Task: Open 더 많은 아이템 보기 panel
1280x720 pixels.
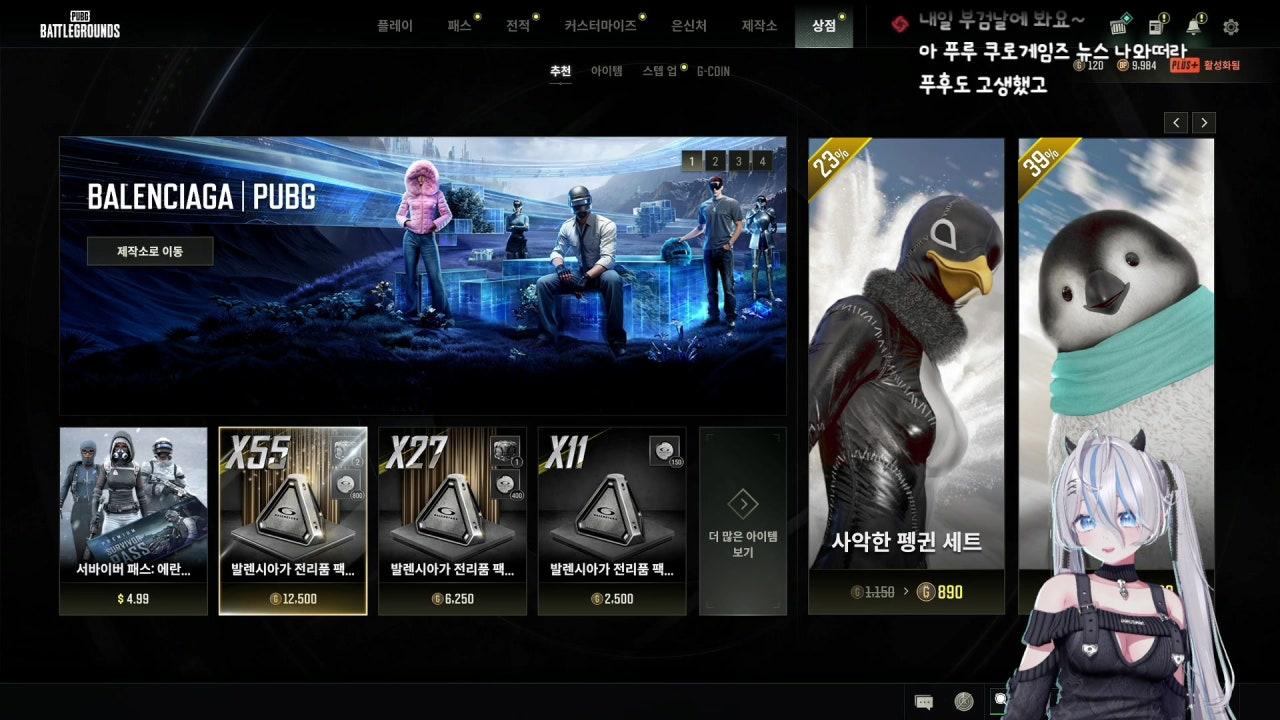Action: tap(743, 520)
